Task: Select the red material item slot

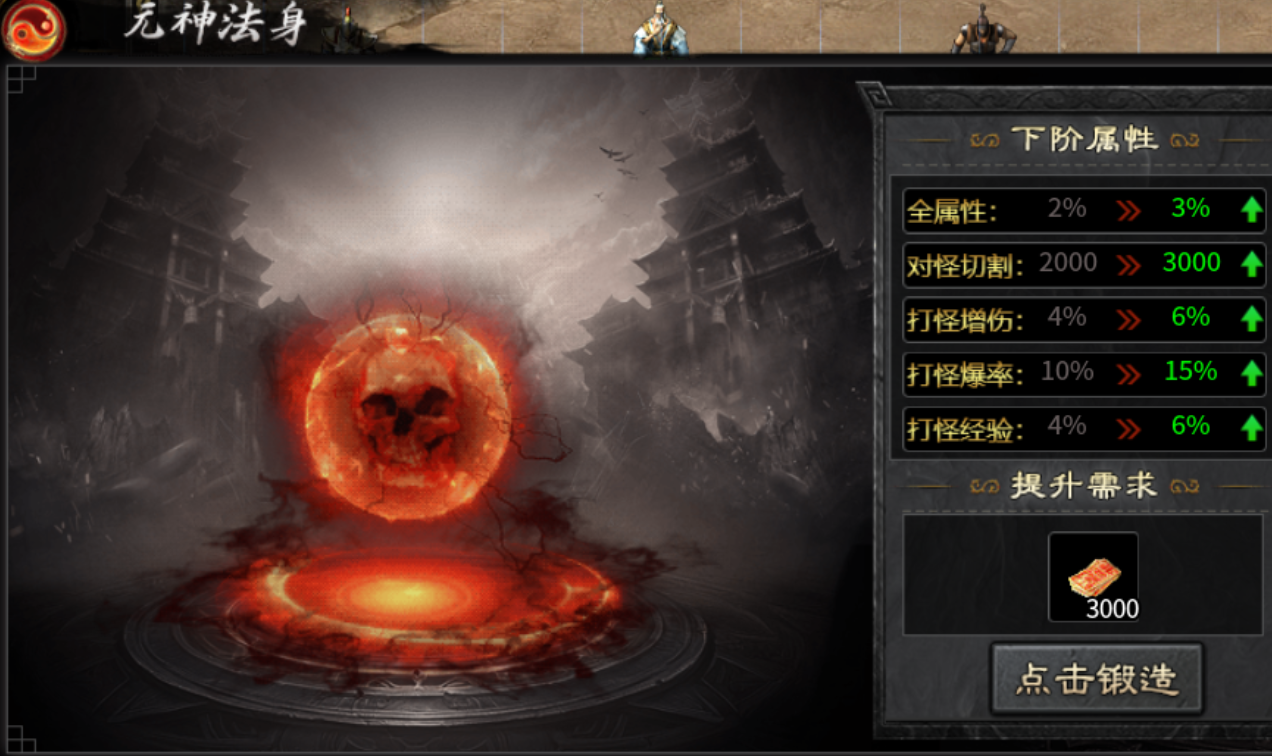Action: 1093,576
